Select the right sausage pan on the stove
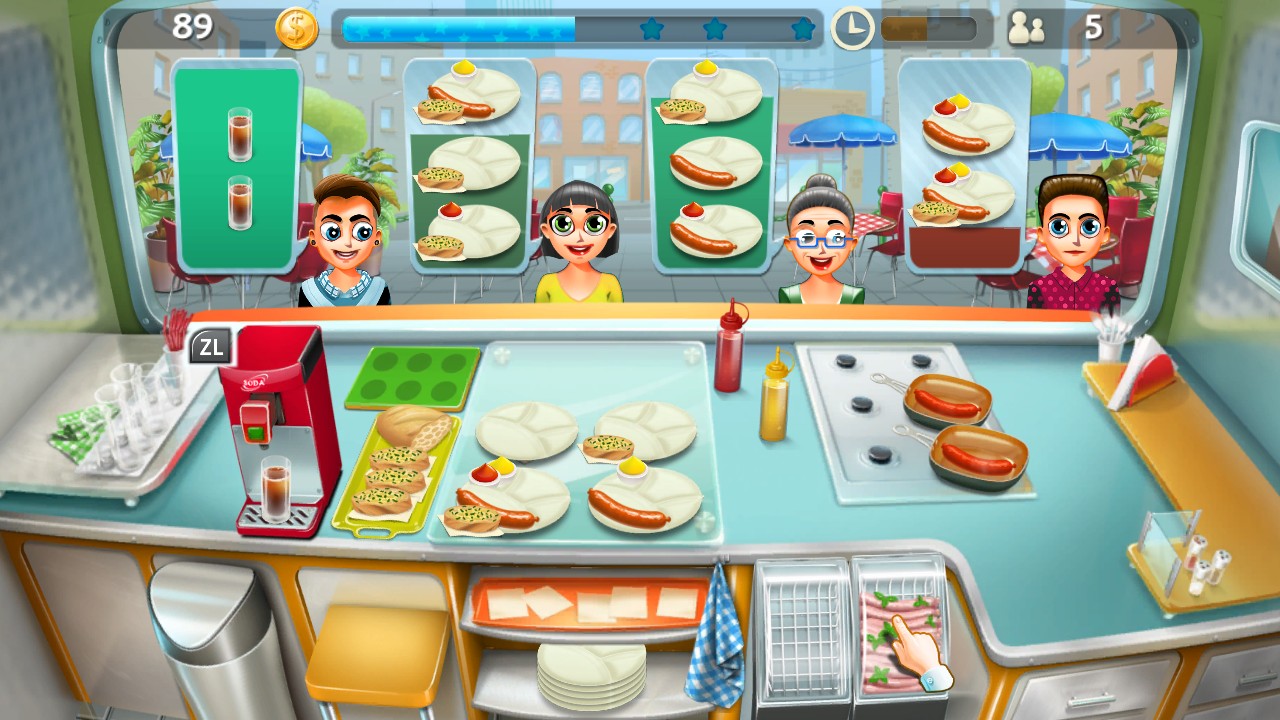 pos(975,455)
